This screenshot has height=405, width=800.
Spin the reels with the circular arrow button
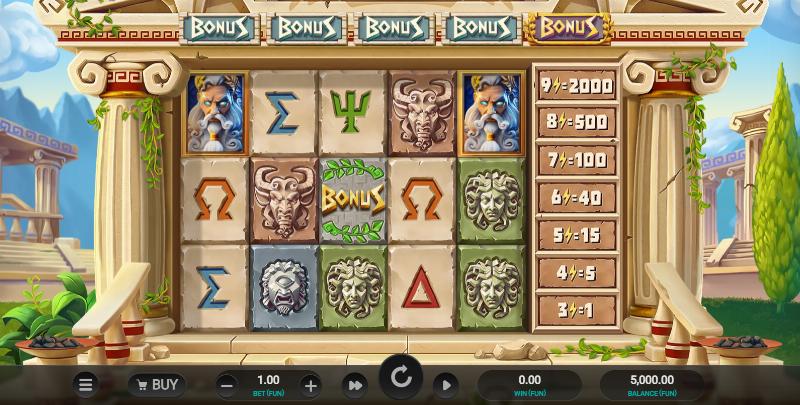click(400, 377)
